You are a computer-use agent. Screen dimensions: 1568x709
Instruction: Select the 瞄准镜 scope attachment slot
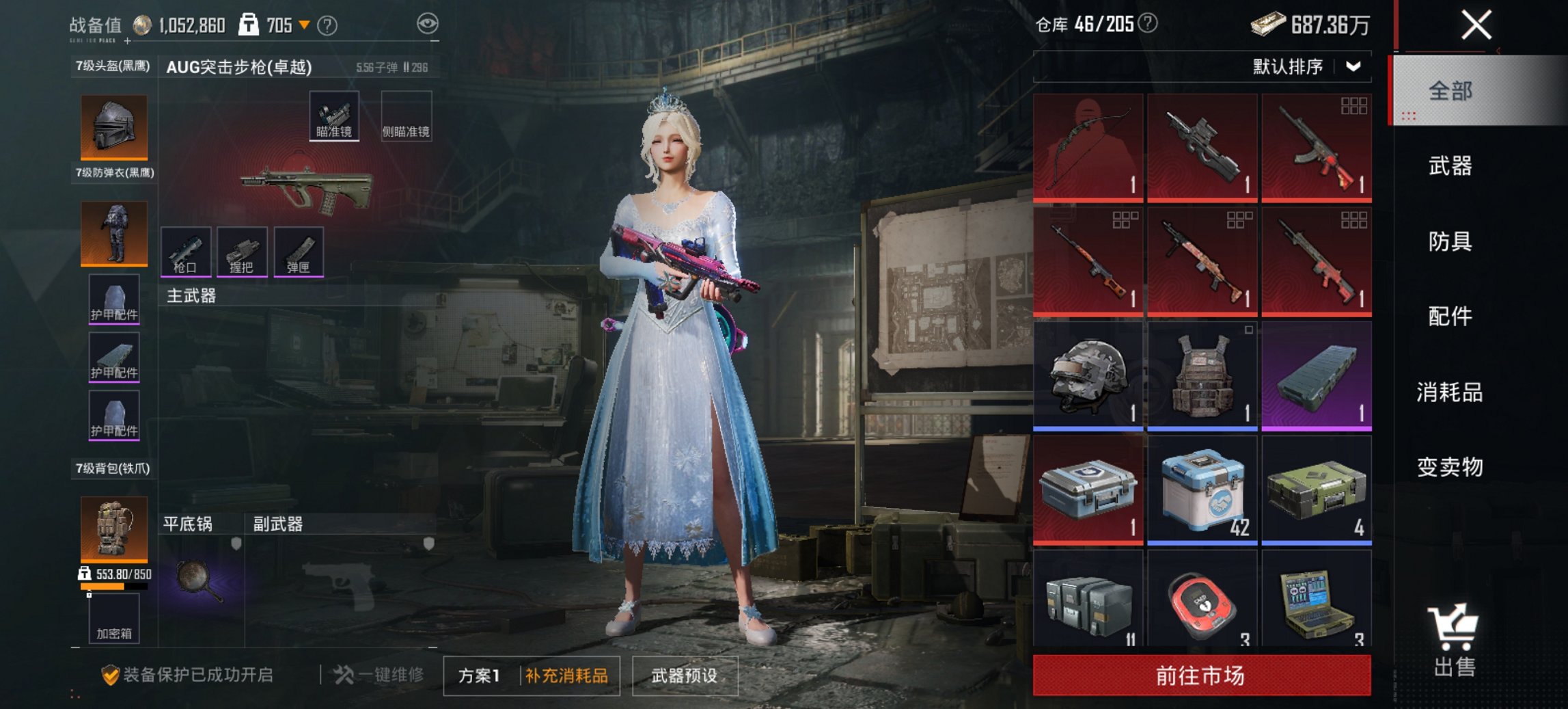point(334,116)
